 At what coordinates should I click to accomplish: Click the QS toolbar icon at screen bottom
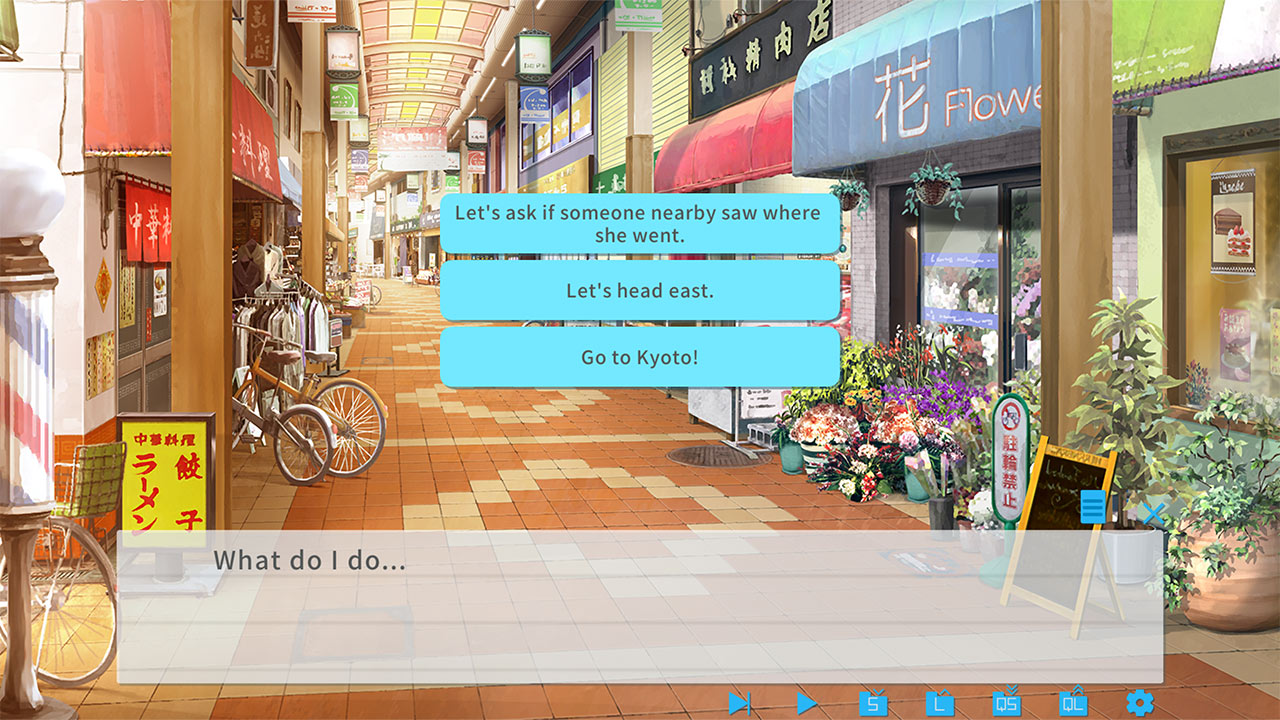[x=1007, y=703]
